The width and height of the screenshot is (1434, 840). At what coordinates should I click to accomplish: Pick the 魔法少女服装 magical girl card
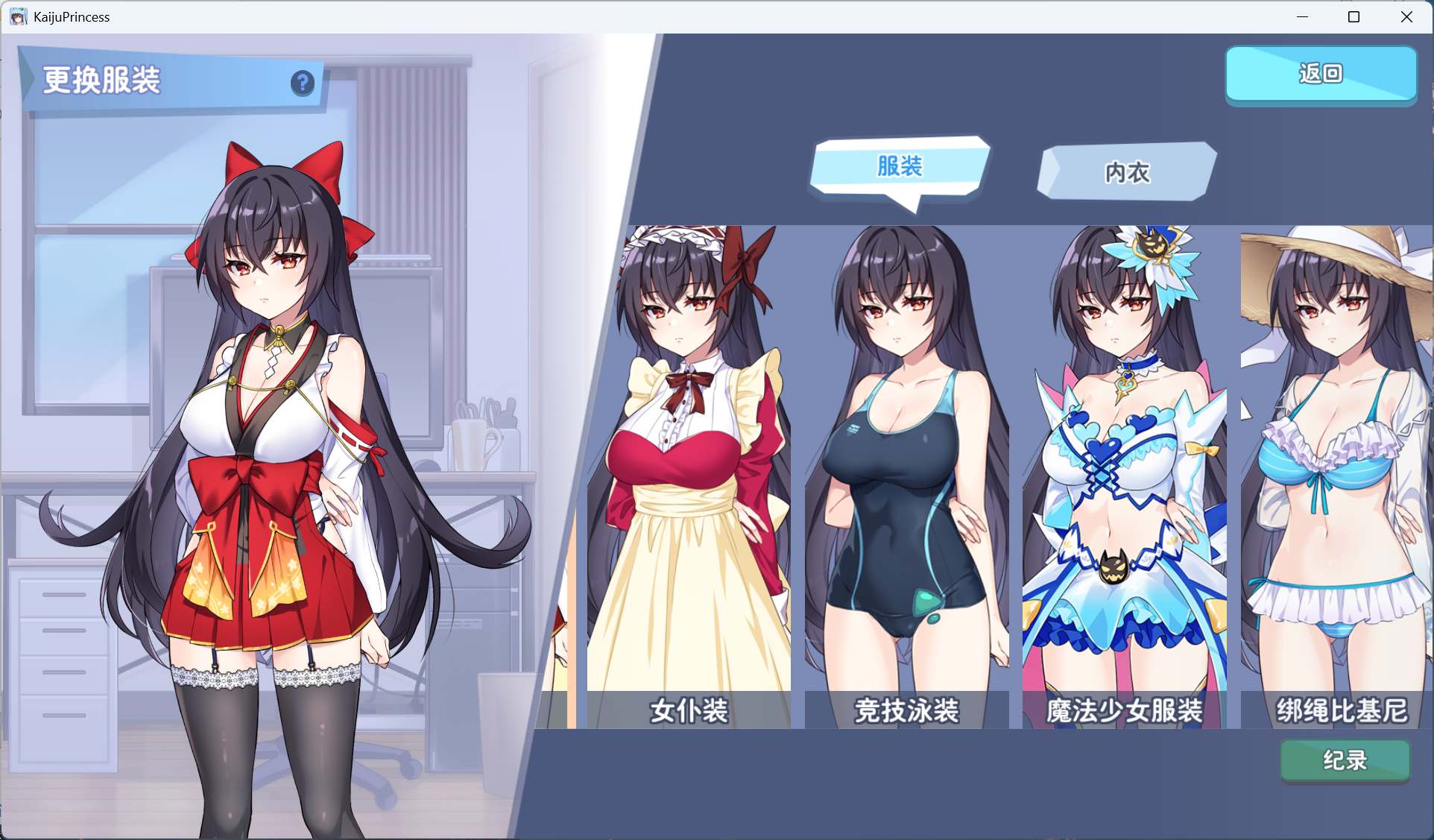[1124, 477]
